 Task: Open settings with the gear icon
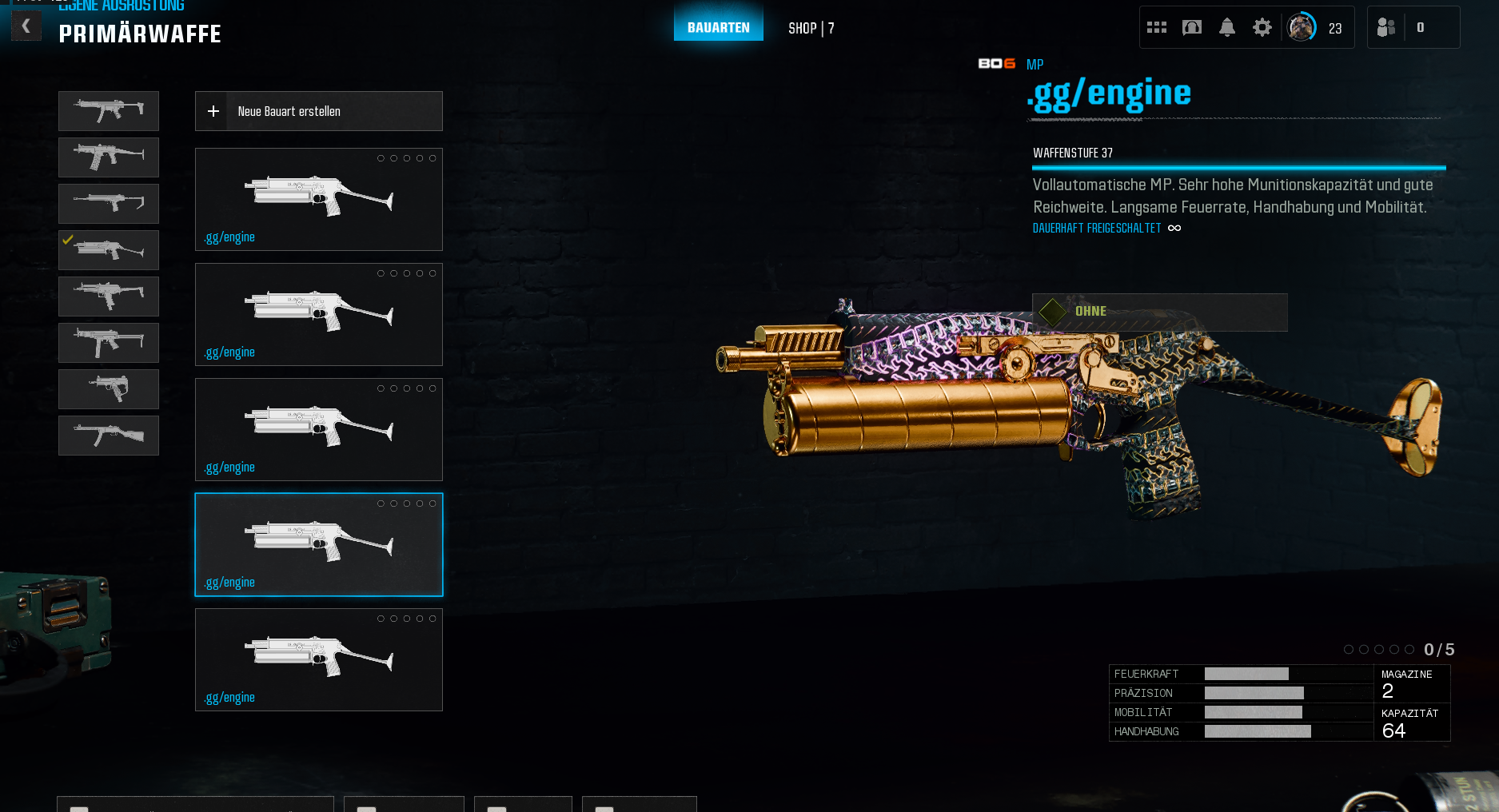pyautogui.click(x=1262, y=28)
